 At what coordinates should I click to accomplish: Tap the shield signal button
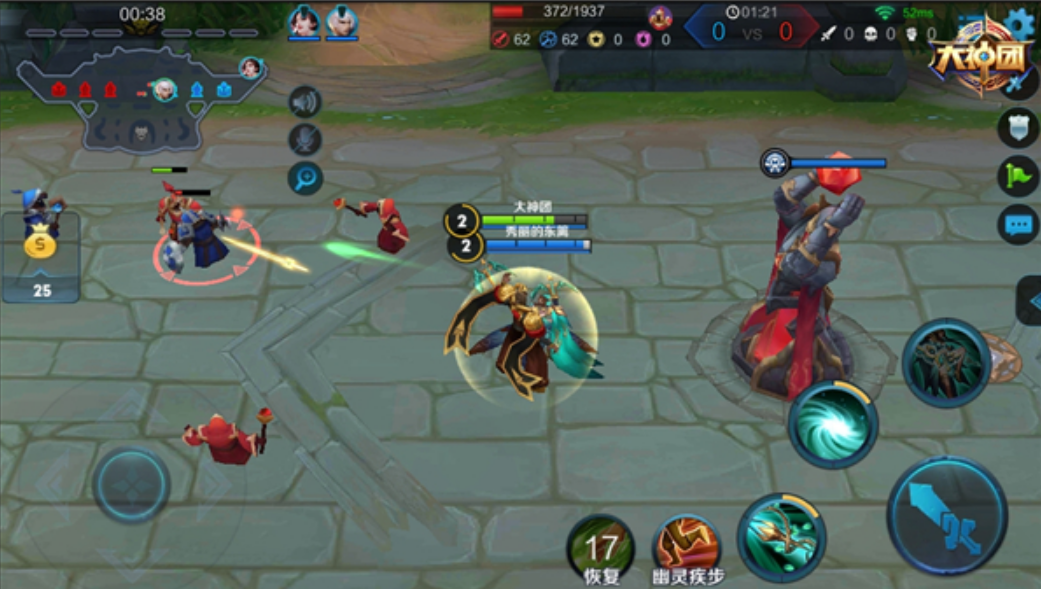1017,127
